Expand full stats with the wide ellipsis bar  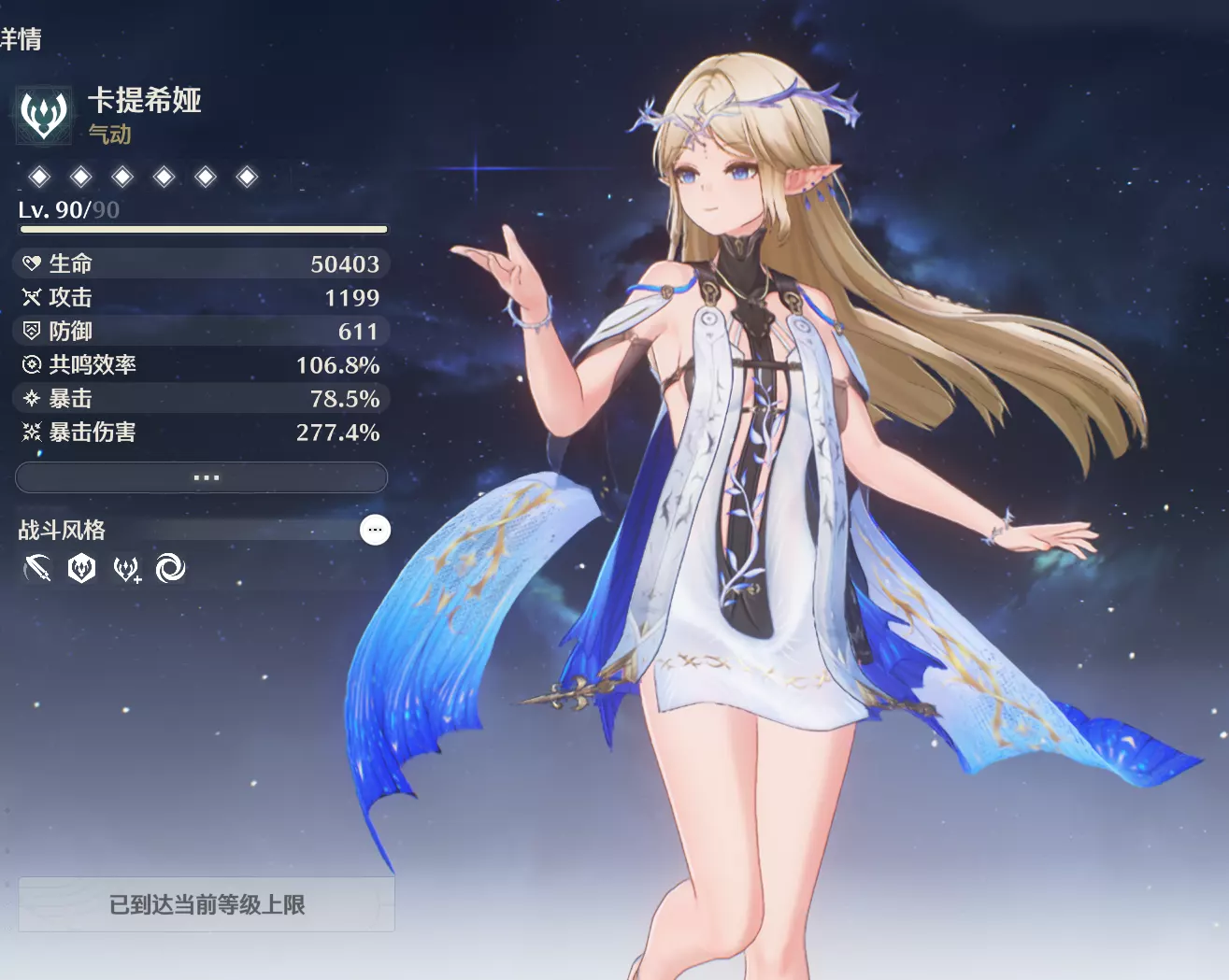point(201,477)
